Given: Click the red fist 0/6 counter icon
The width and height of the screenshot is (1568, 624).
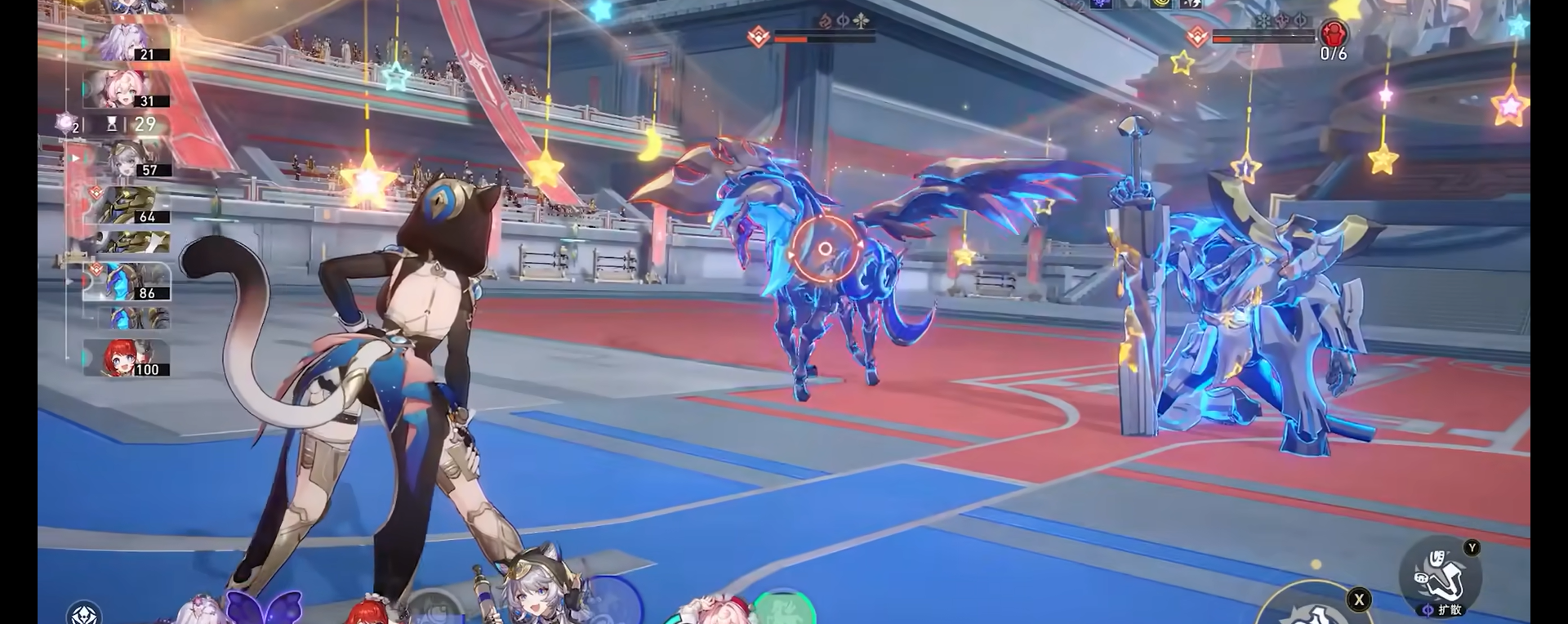Looking at the screenshot, I should click(x=1334, y=36).
